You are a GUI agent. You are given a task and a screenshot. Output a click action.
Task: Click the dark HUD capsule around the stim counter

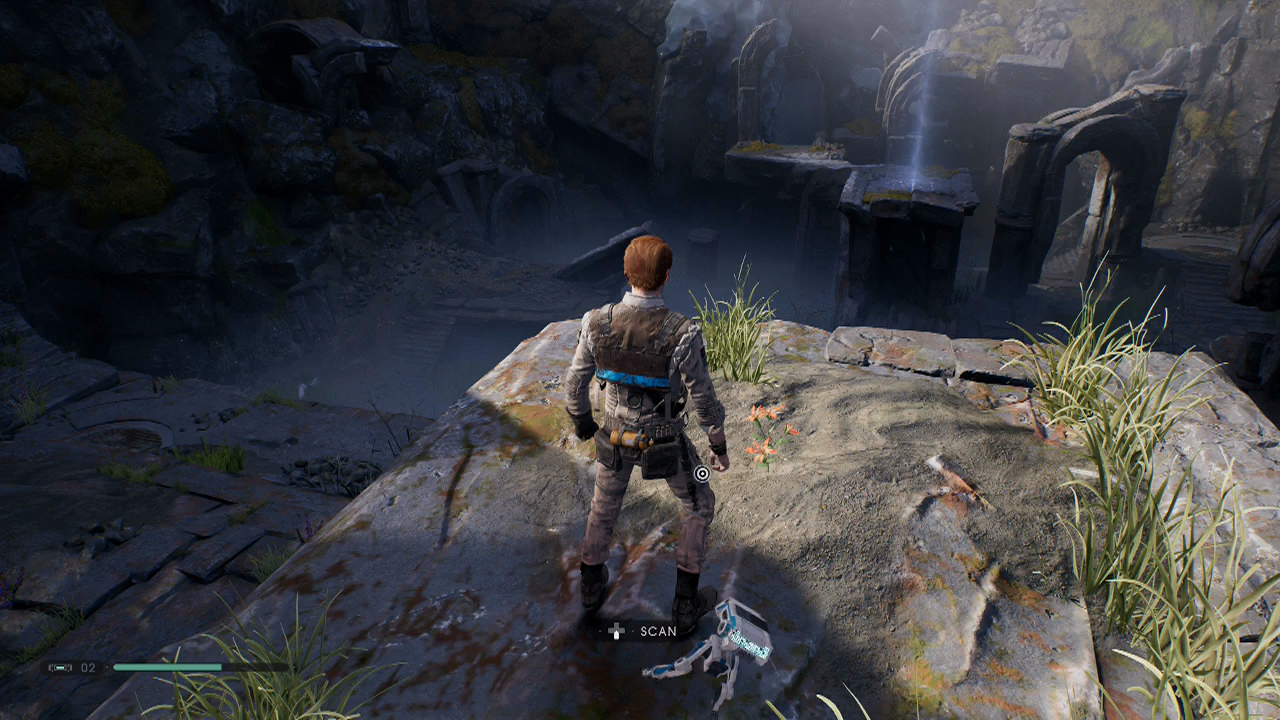point(72,667)
